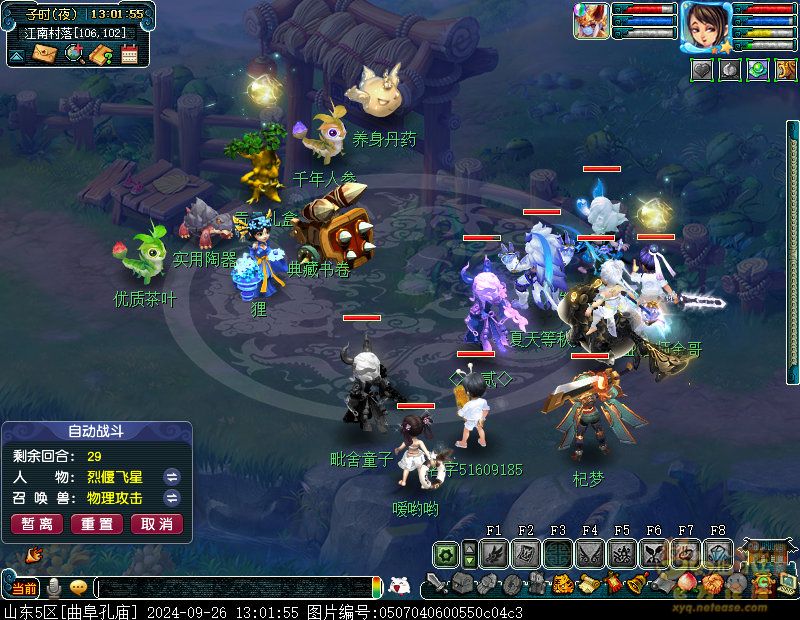This screenshot has height=620, width=800.
Task: Open the world map magnifier icon
Action: coord(73,54)
